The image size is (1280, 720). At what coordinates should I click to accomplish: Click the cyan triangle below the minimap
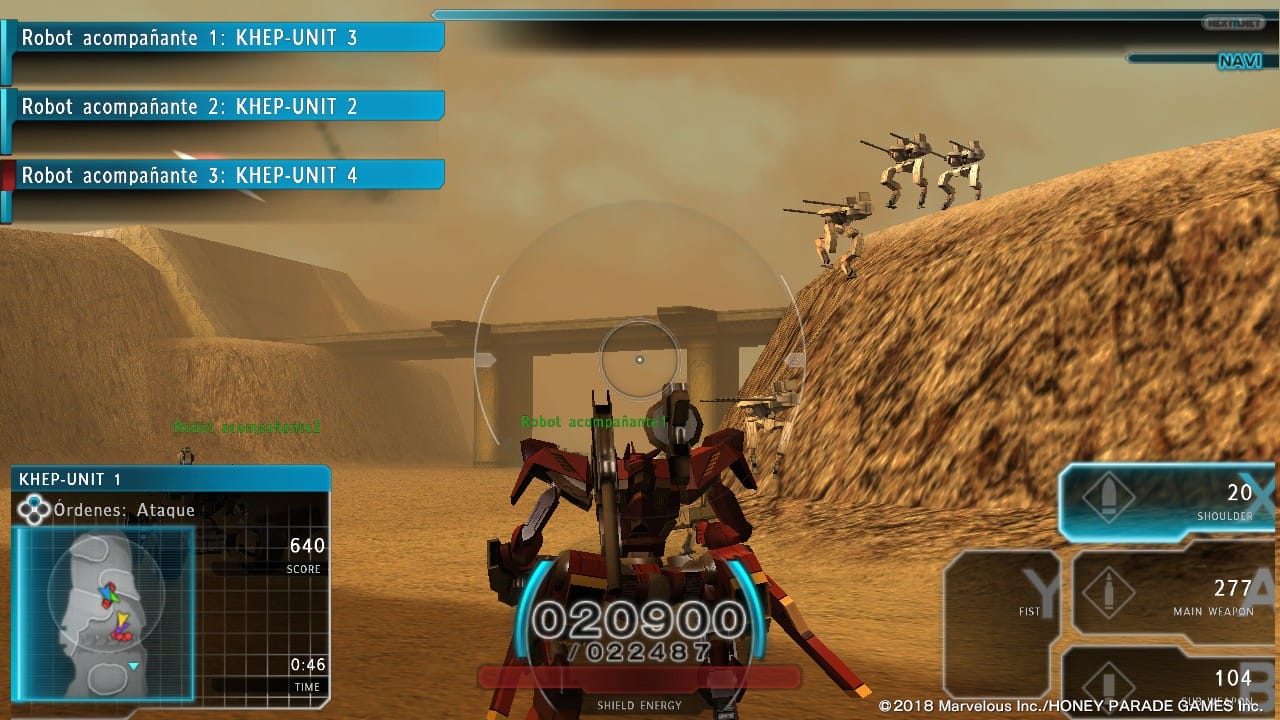133,666
